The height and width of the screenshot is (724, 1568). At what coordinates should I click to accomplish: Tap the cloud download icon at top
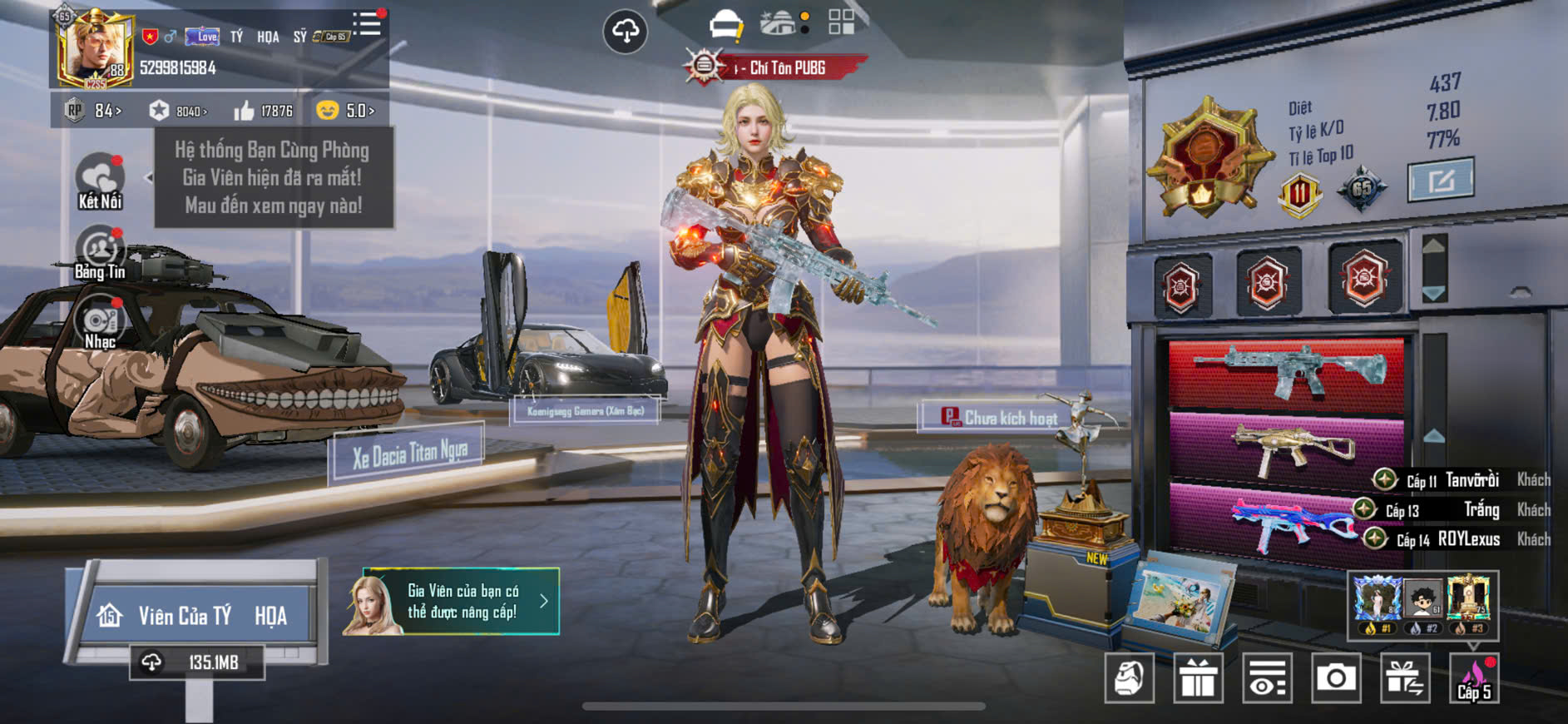coord(625,32)
